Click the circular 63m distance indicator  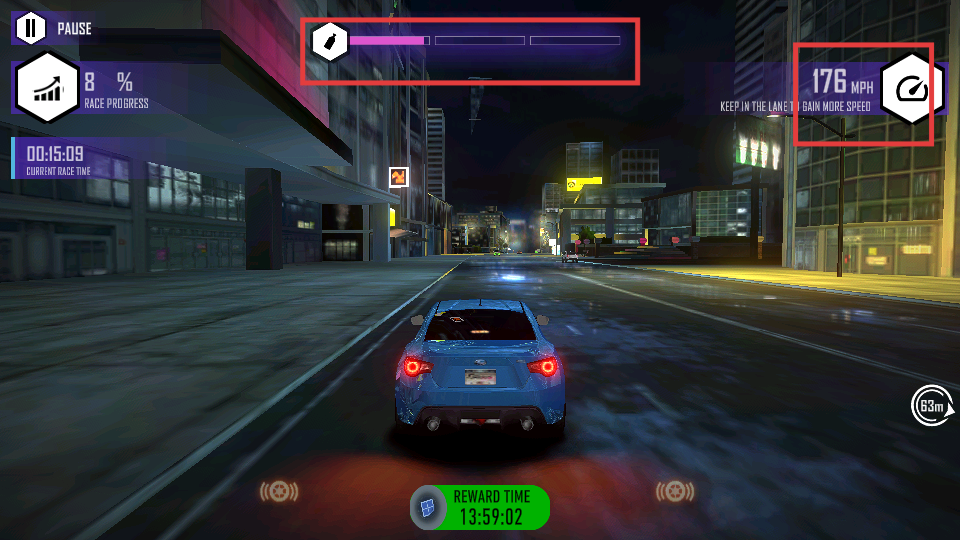(x=930, y=405)
